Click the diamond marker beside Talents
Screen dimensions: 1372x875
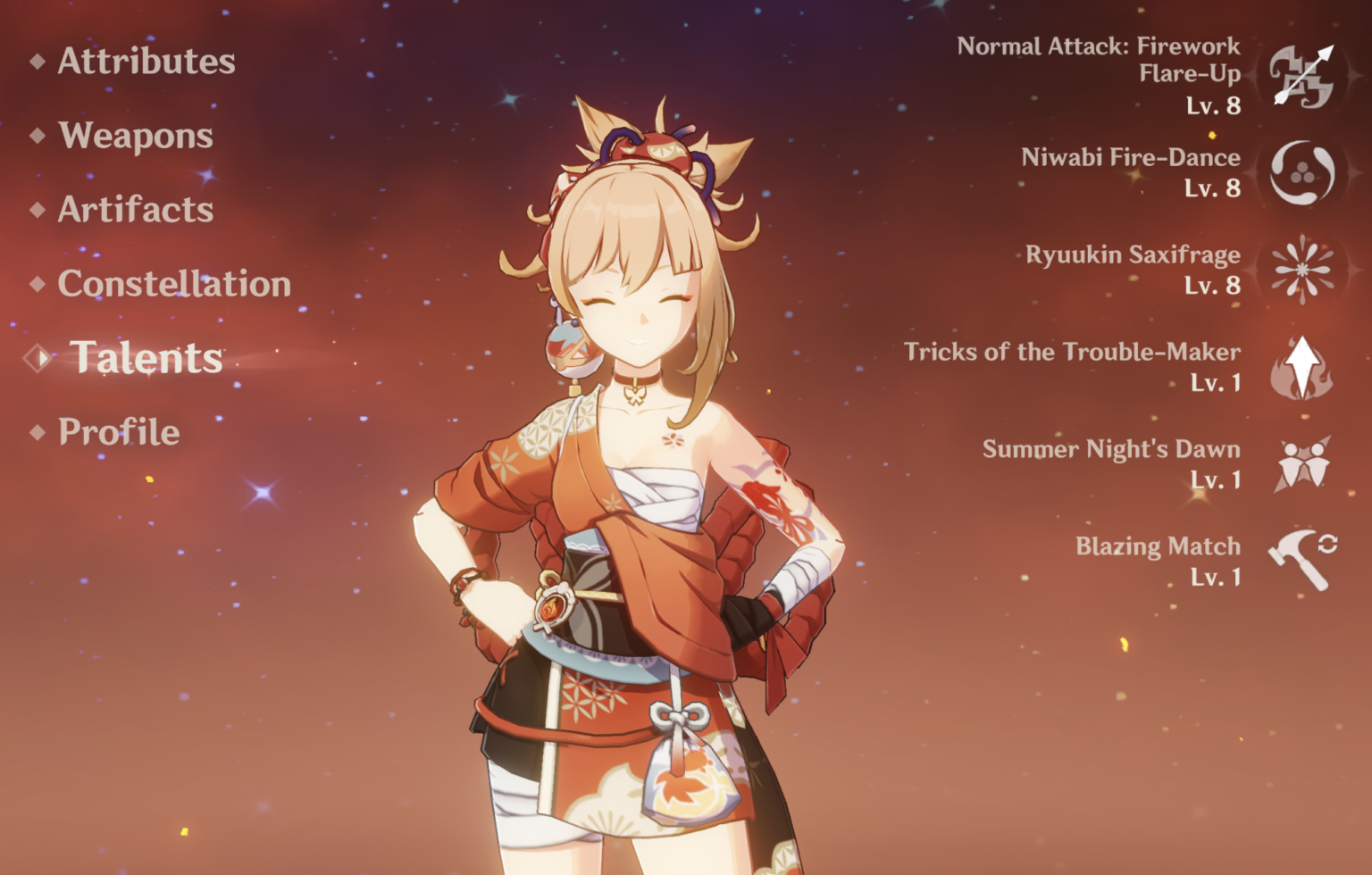pyautogui.click(x=38, y=356)
